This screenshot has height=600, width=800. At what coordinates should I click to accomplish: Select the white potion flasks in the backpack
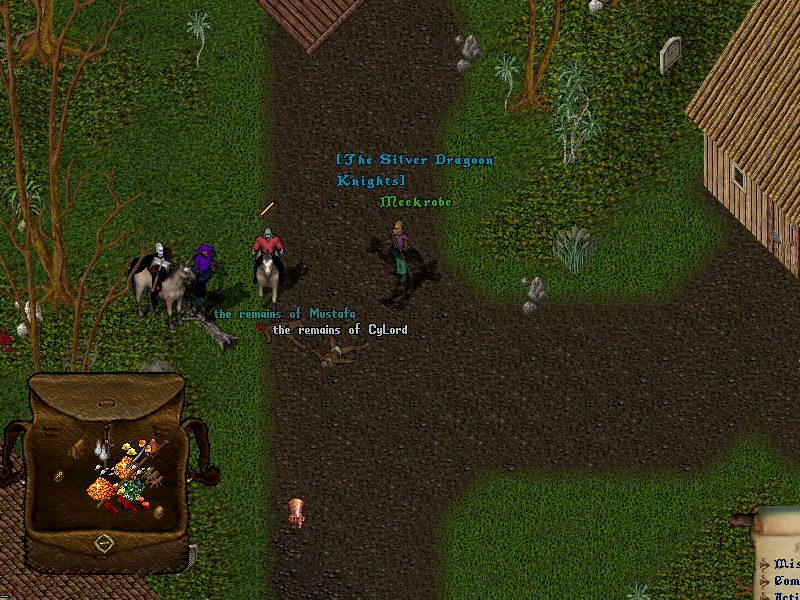pos(103,449)
